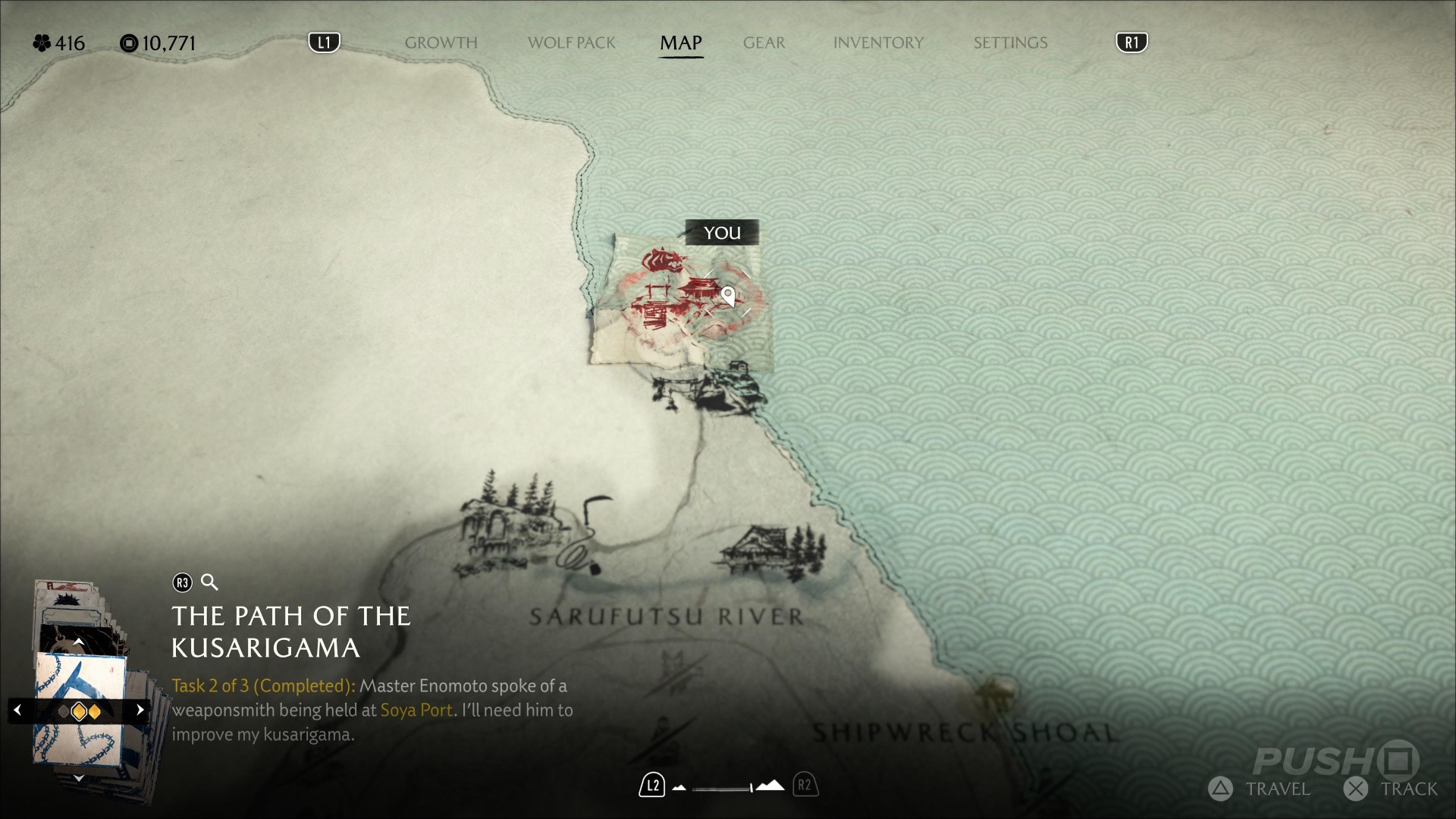Cycle quest cards downward with down arrow
This screenshot has width=1456, height=819.
click(78, 778)
